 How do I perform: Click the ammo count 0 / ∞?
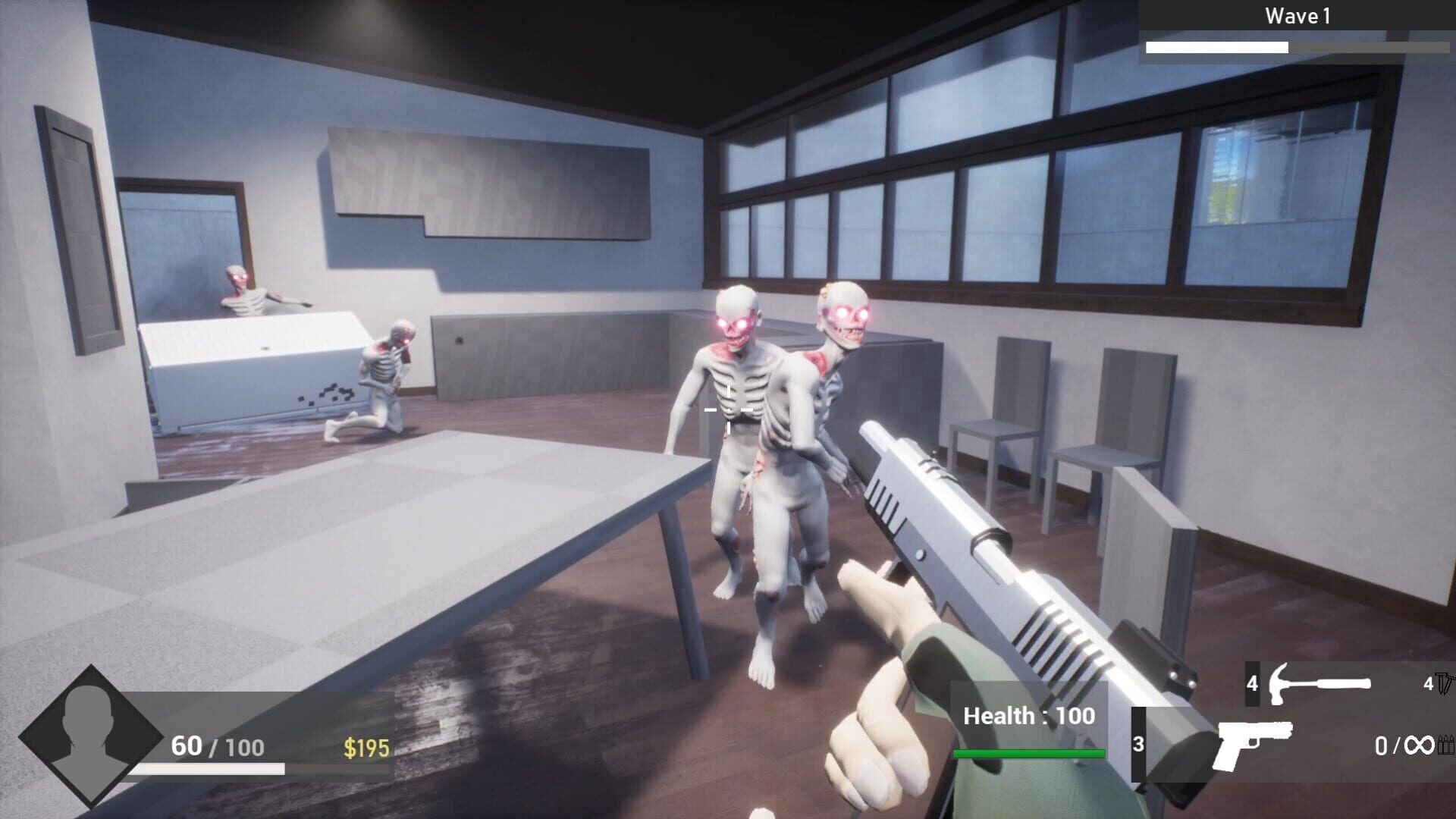coord(1400,745)
